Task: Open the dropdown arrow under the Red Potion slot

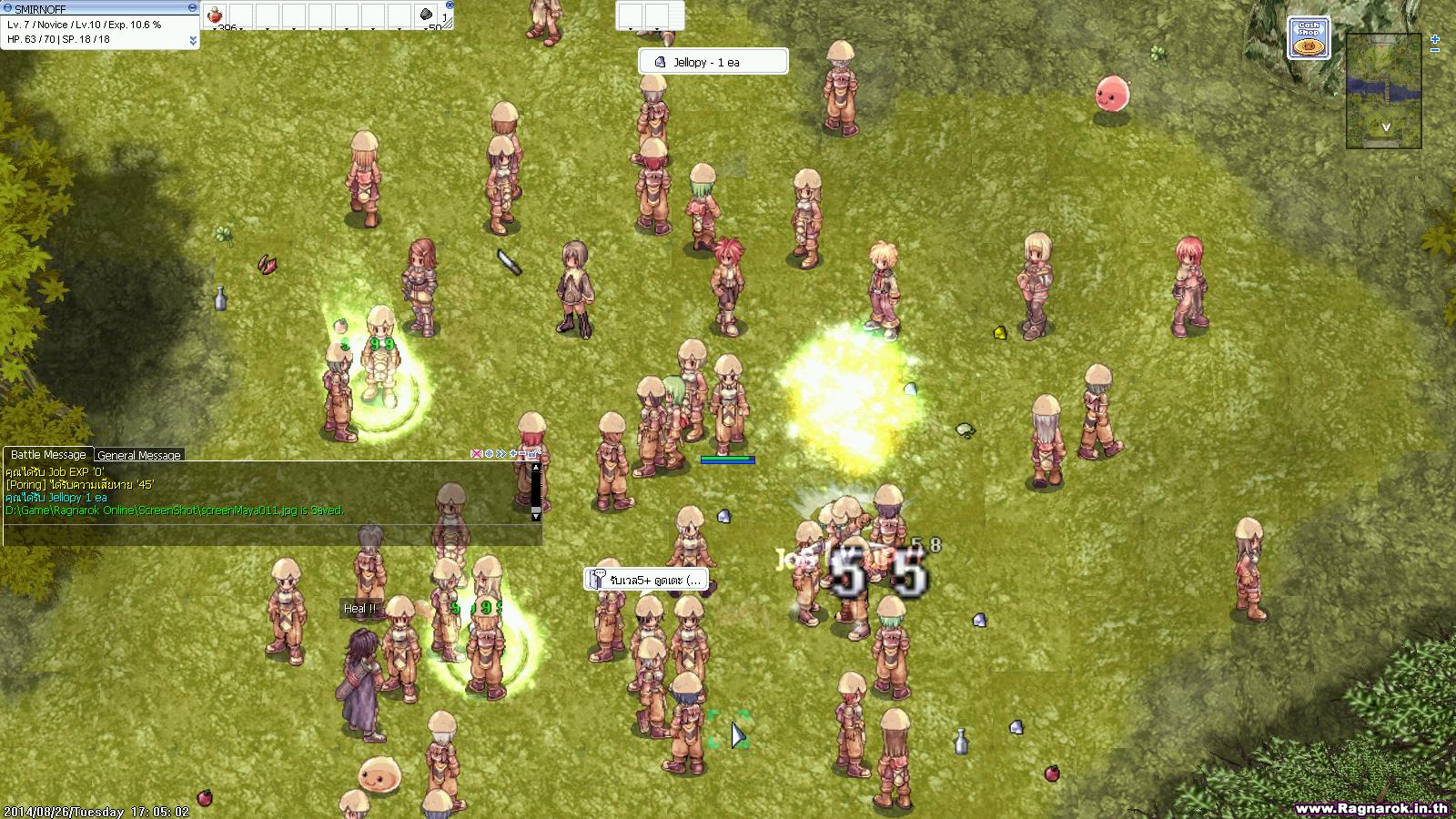Action: click(215, 28)
